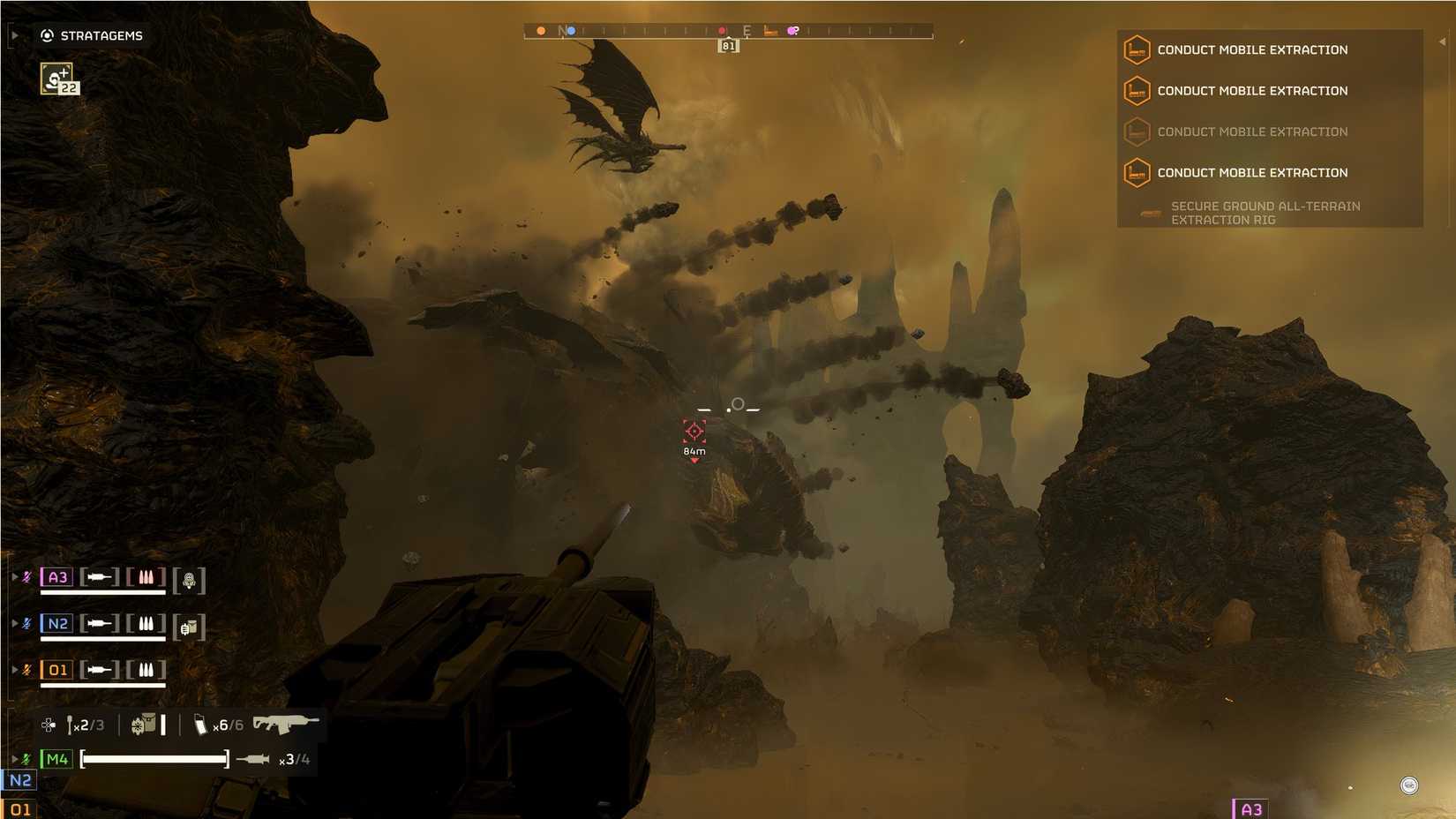Click the 84m red enemy marker

[x=694, y=433]
